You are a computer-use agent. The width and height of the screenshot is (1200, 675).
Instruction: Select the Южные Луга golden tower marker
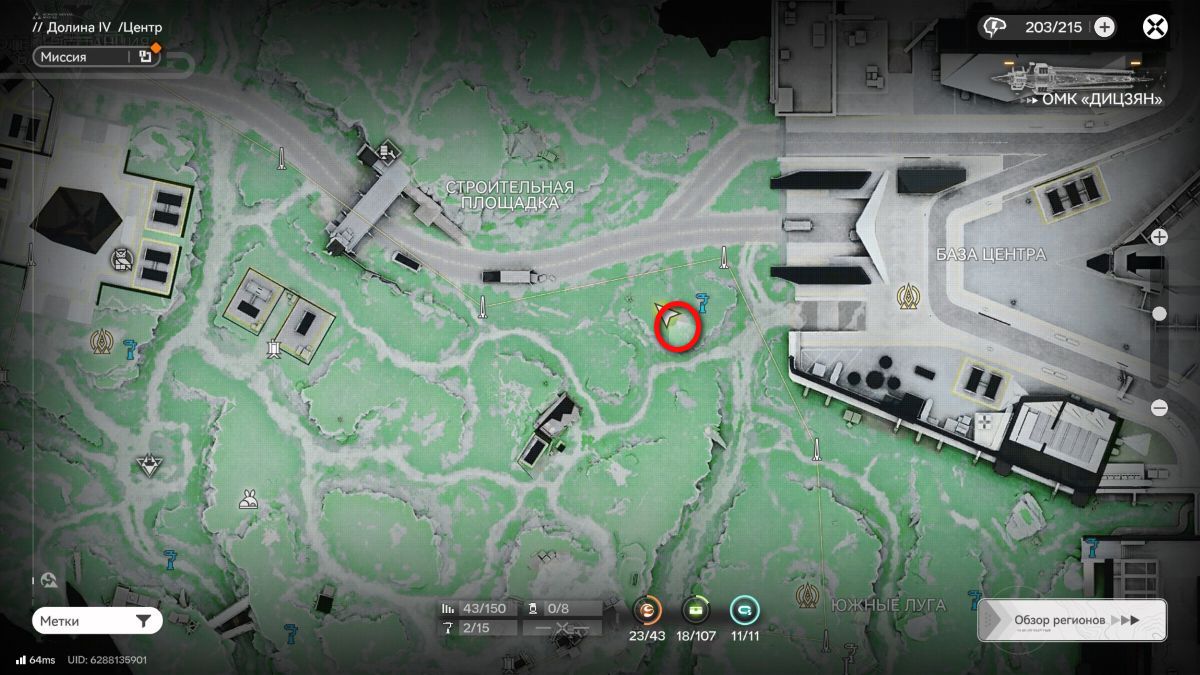(807, 597)
